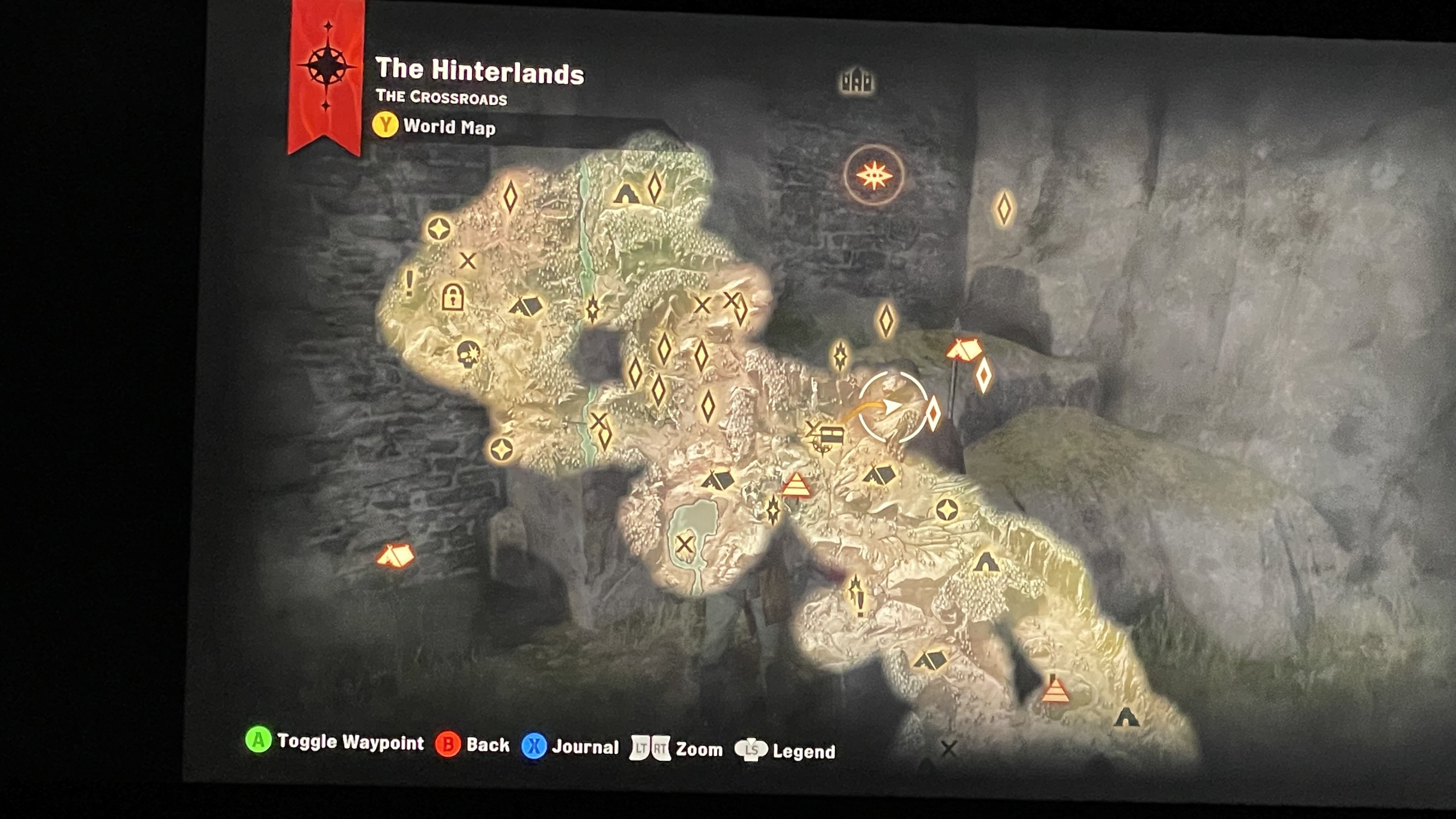Select the X marker inside the pond
The image size is (1456, 819).
click(x=684, y=545)
